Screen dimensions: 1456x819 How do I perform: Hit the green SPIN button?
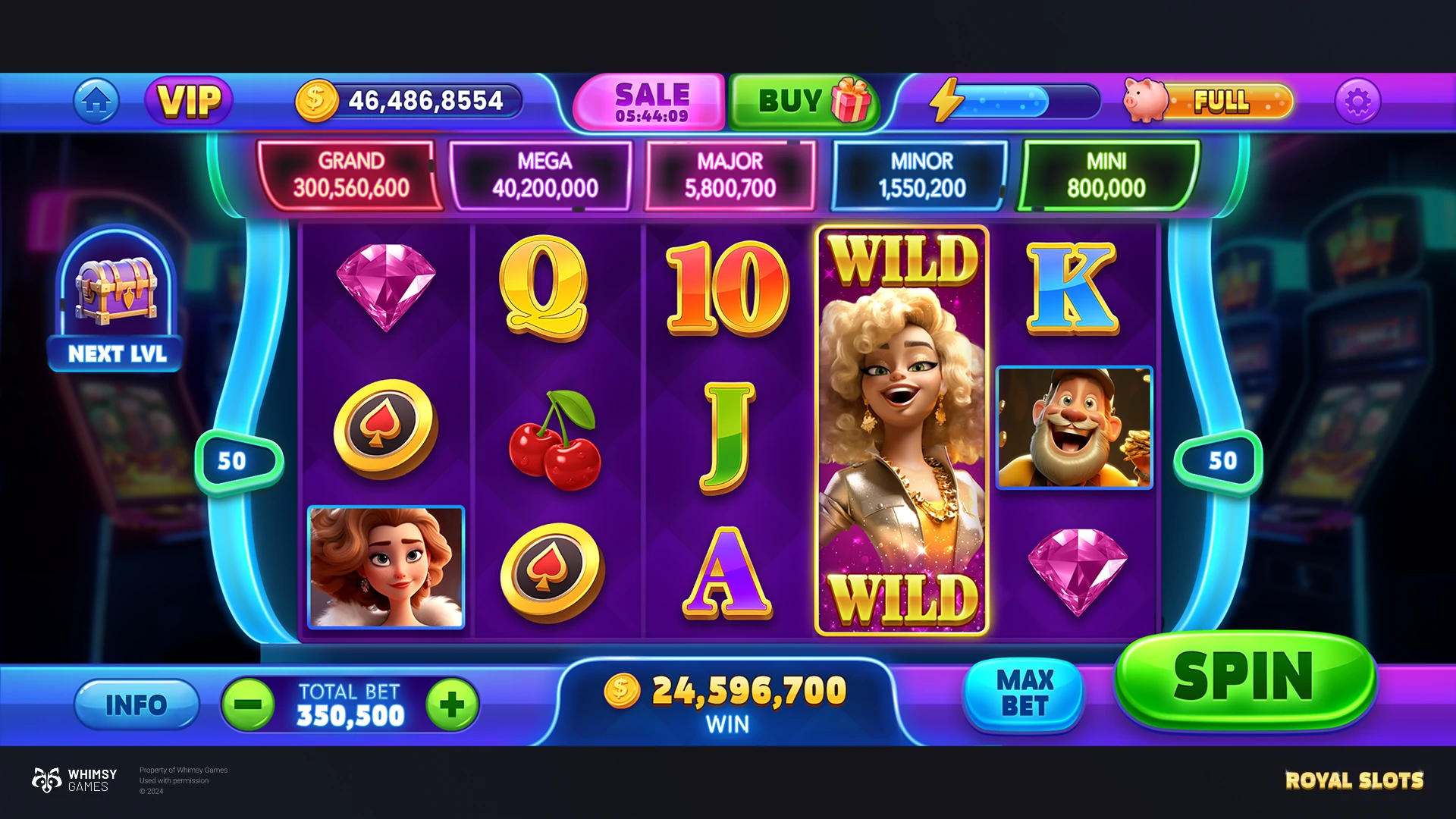(x=1244, y=677)
